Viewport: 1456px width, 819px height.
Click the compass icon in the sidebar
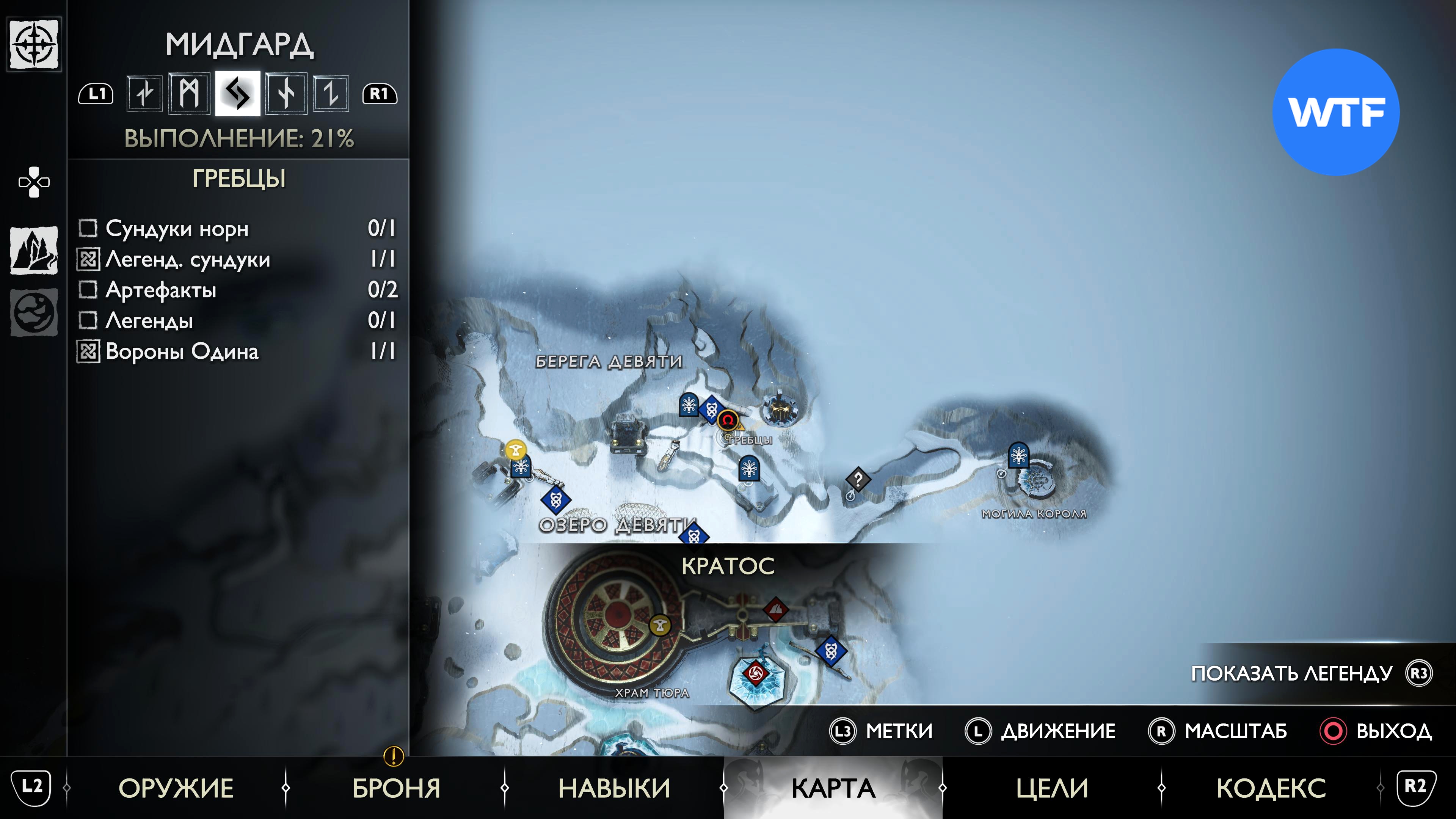[35, 44]
